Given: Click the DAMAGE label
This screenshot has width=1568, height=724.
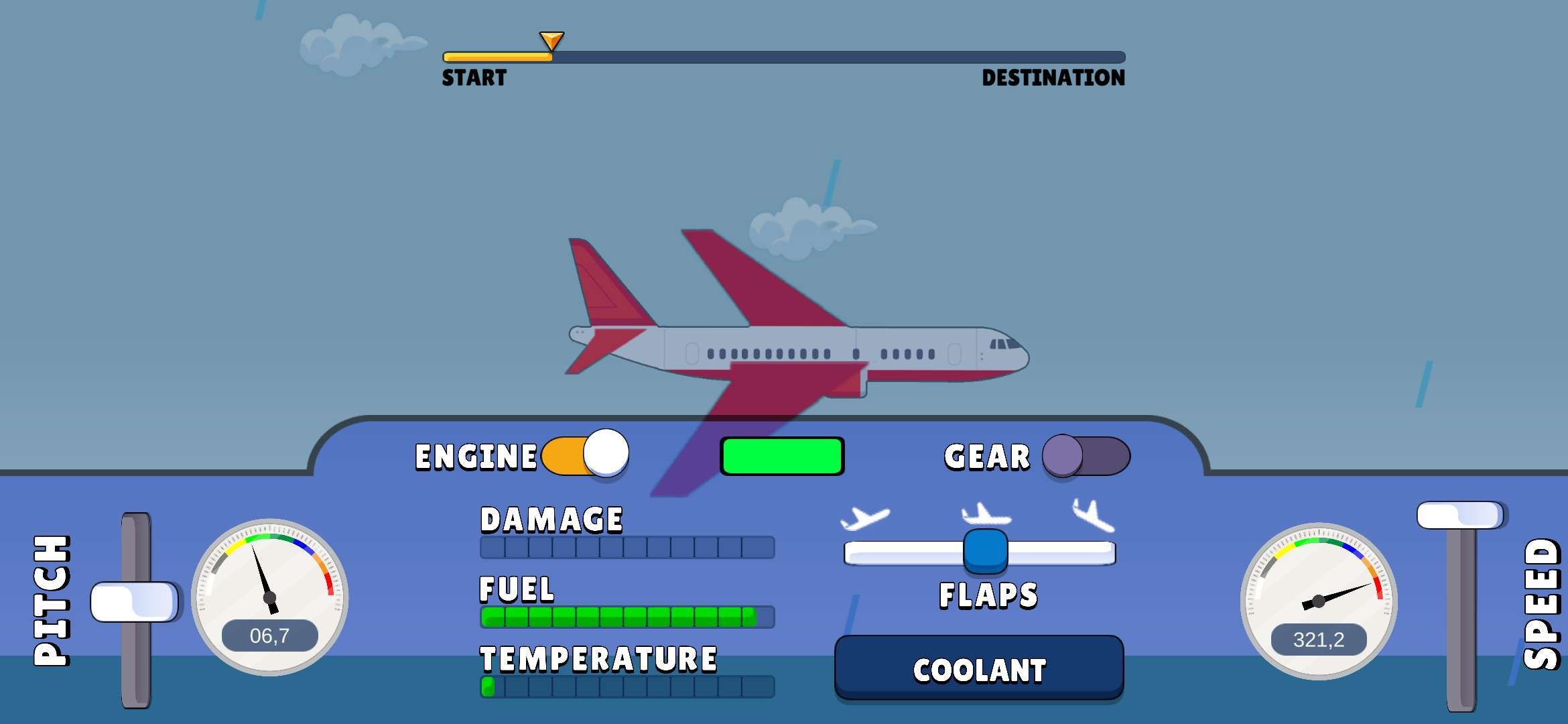Looking at the screenshot, I should [x=551, y=520].
